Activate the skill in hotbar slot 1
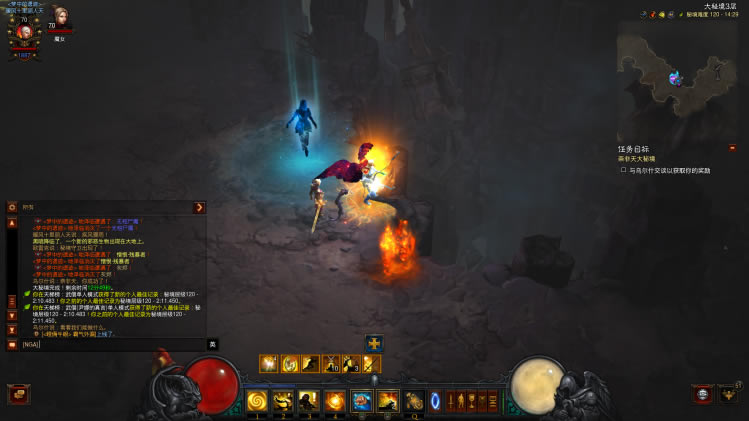The width and height of the screenshot is (749, 421). click(x=258, y=401)
